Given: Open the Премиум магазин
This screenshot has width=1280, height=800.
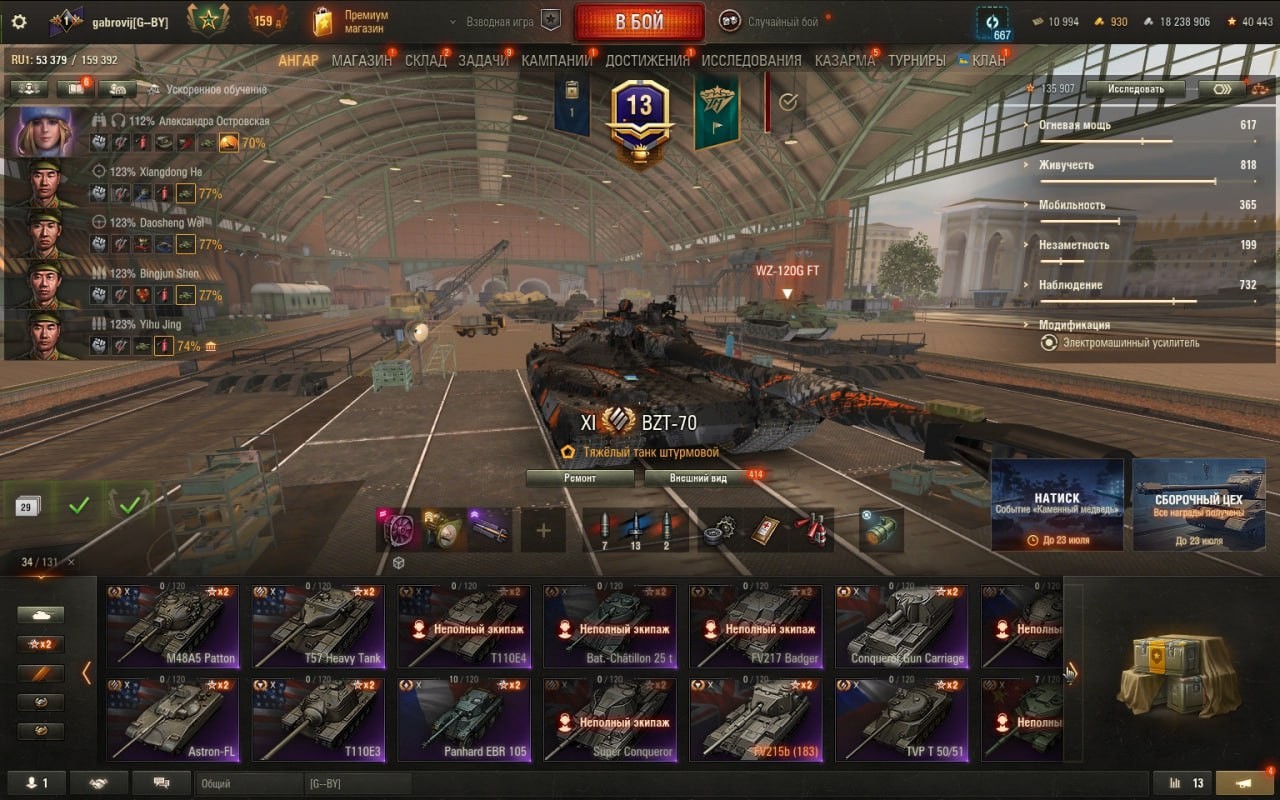Looking at the screenshot, I should [350, 22].
